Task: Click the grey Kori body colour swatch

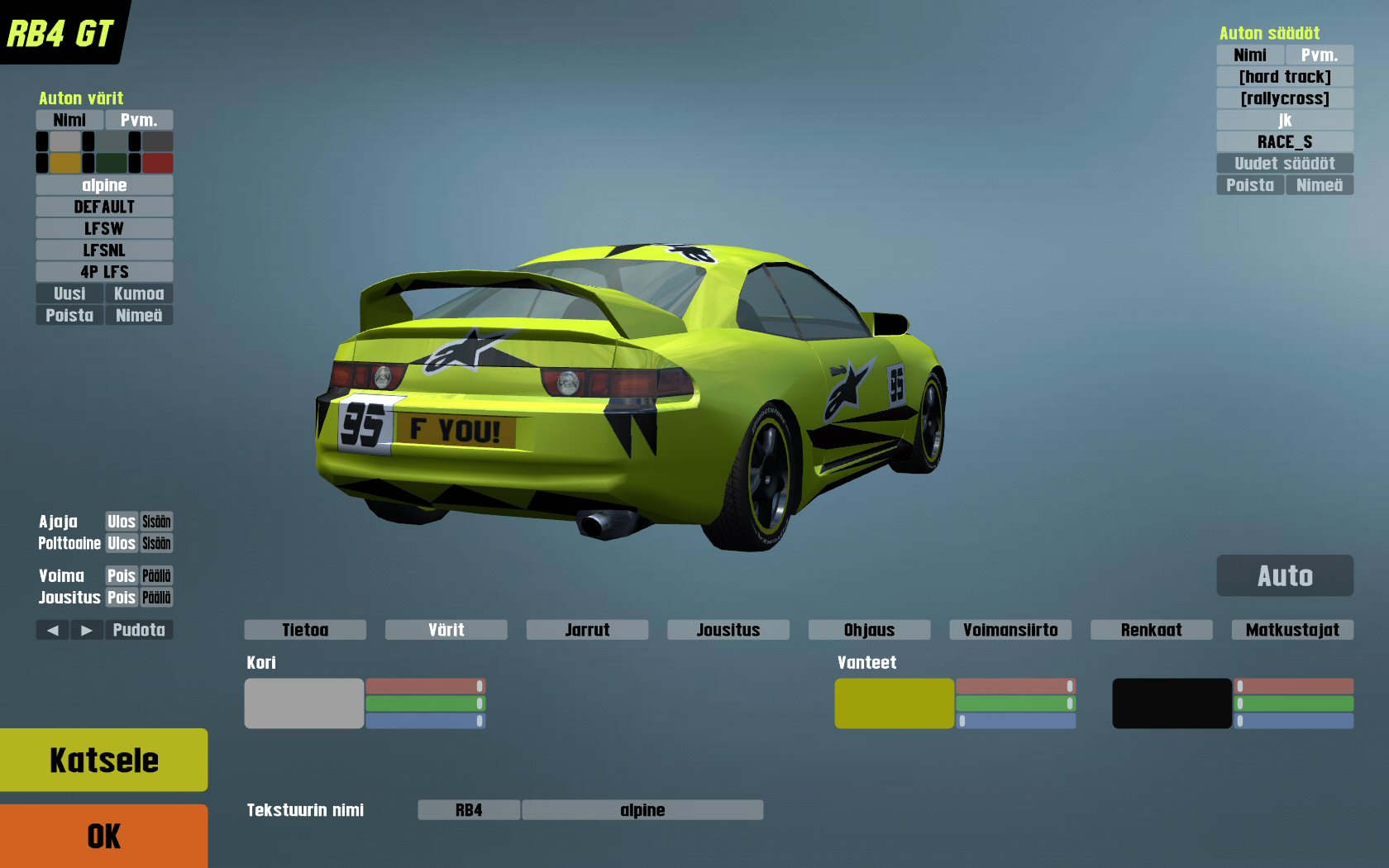Action: point(303,703)
